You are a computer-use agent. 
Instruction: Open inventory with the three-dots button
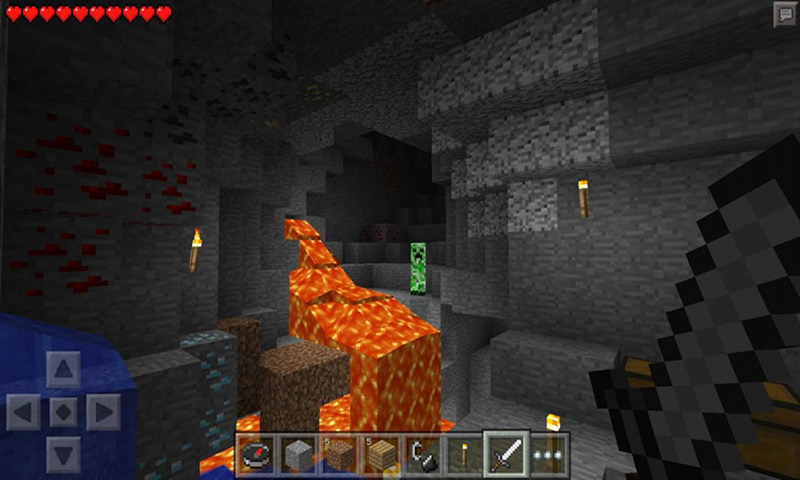tap(547, 454)
